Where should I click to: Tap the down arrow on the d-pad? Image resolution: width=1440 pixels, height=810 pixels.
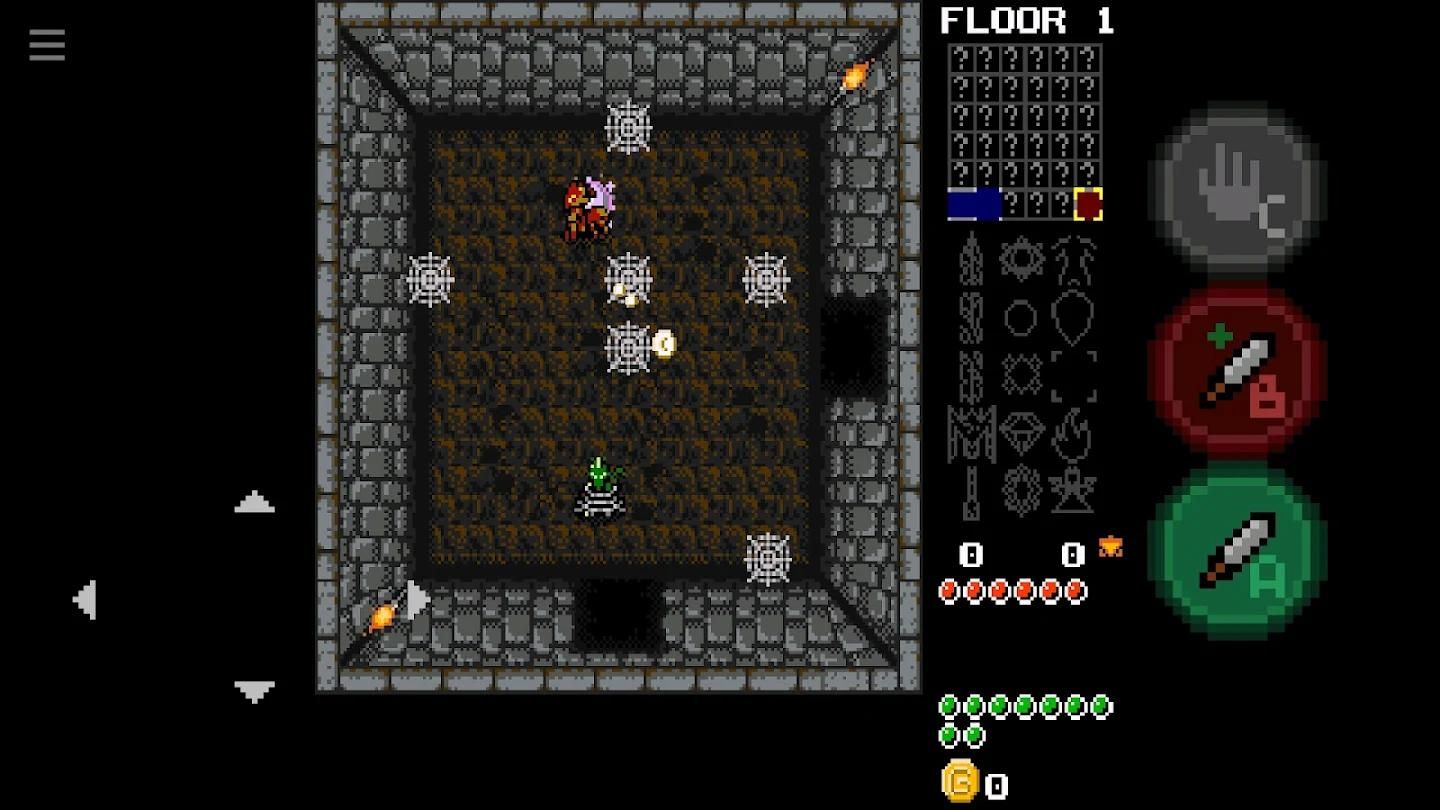(x=254, y=690)
